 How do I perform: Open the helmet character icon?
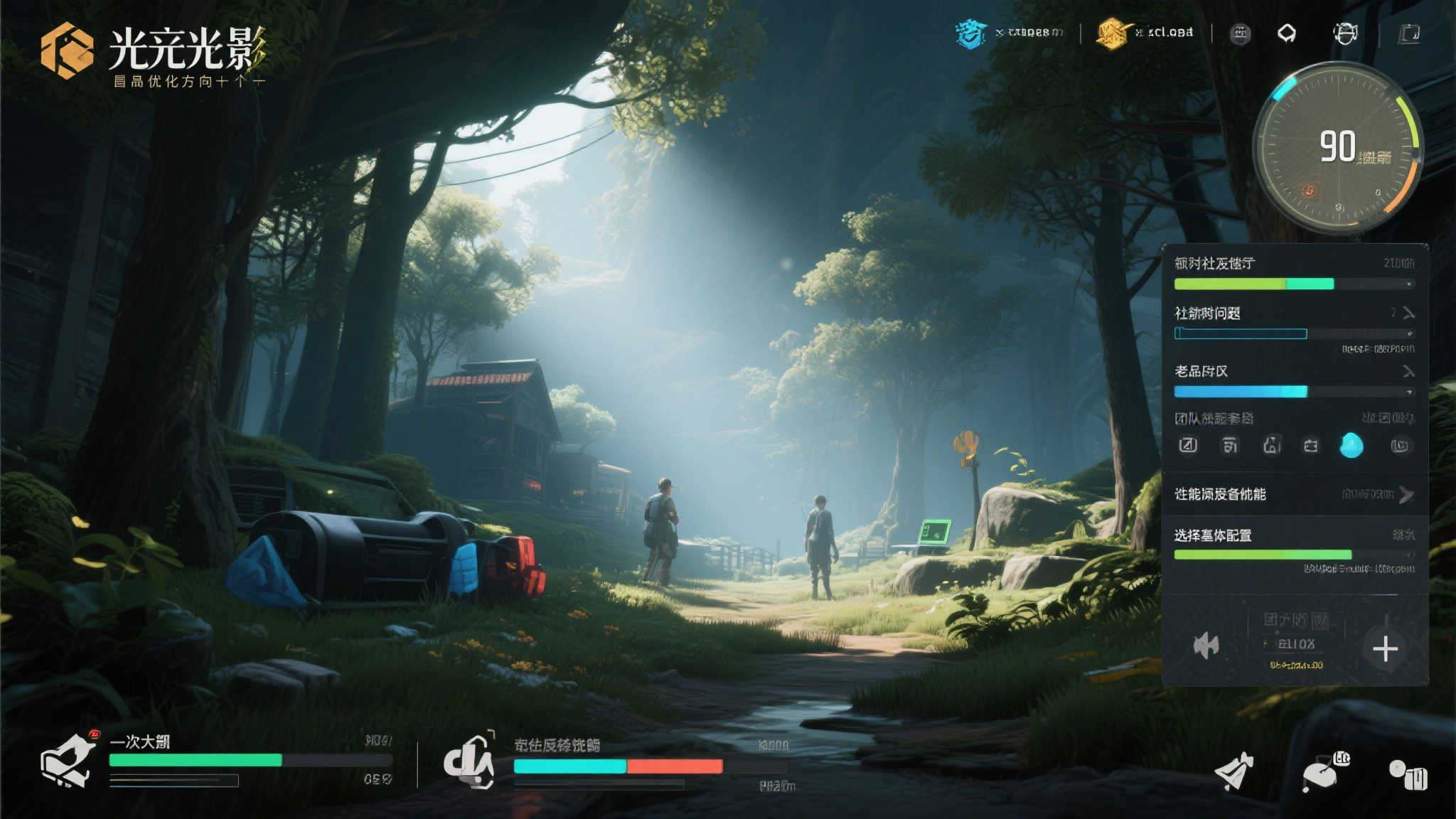pyautogui.click(x=1344, y=33)
